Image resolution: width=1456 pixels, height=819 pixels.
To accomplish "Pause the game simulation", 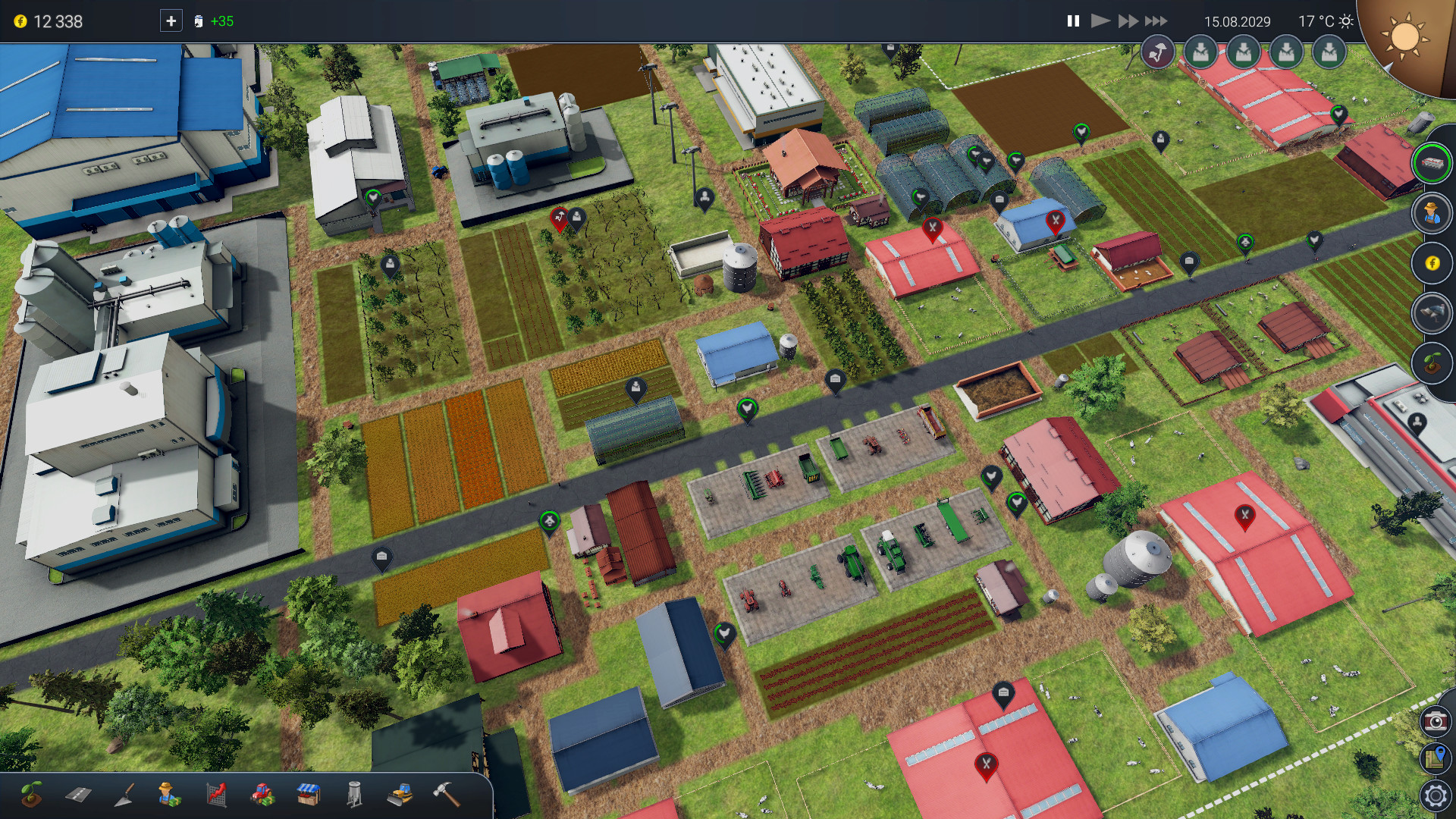I will 1072,22.
